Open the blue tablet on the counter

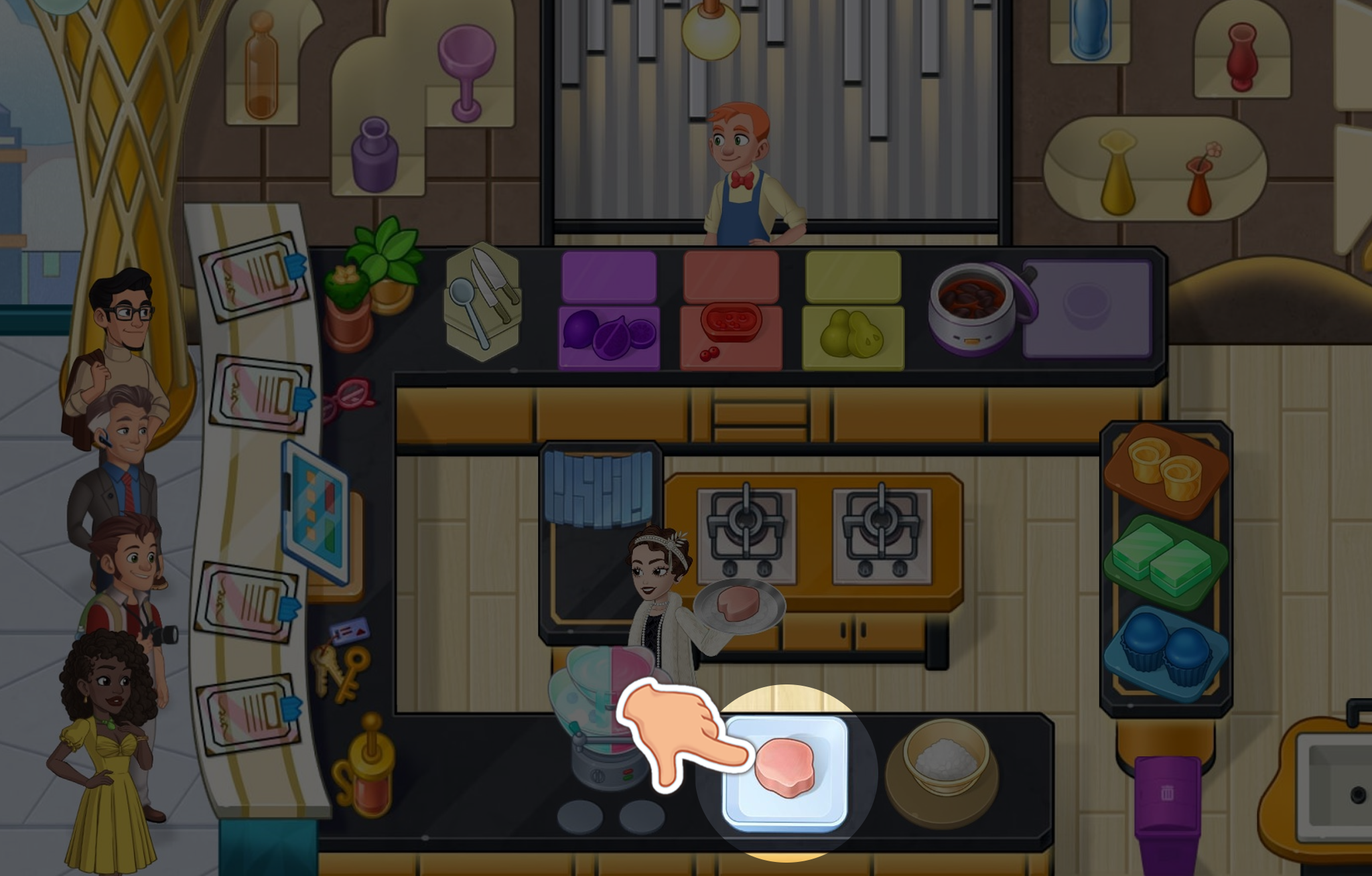316,512
